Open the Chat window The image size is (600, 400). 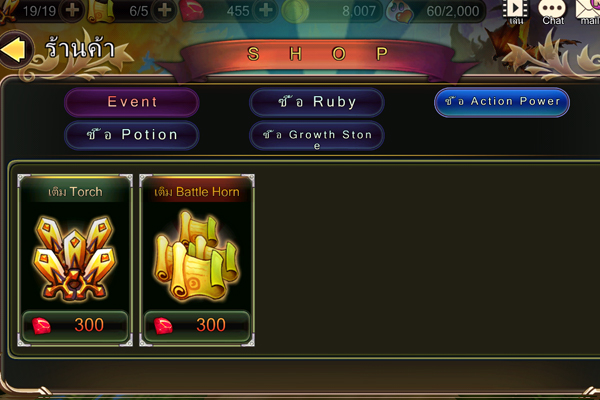[x=552, y=11]
